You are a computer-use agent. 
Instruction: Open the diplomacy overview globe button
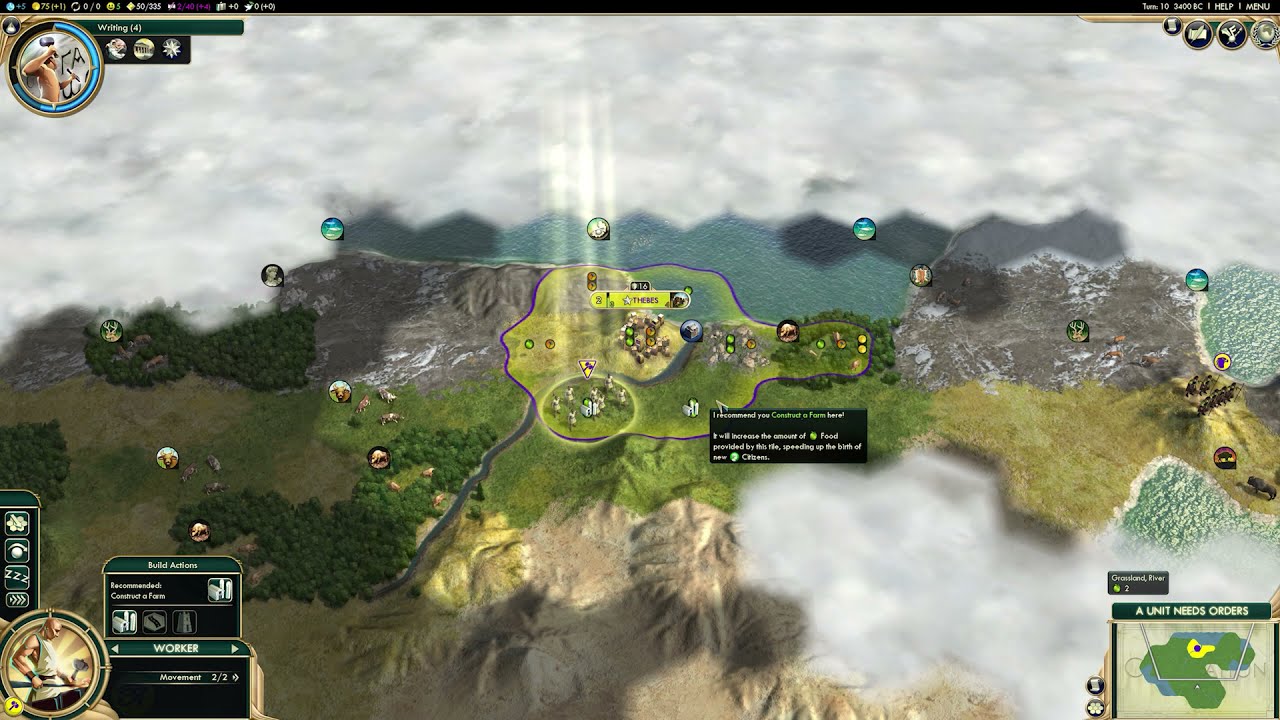1266,35
